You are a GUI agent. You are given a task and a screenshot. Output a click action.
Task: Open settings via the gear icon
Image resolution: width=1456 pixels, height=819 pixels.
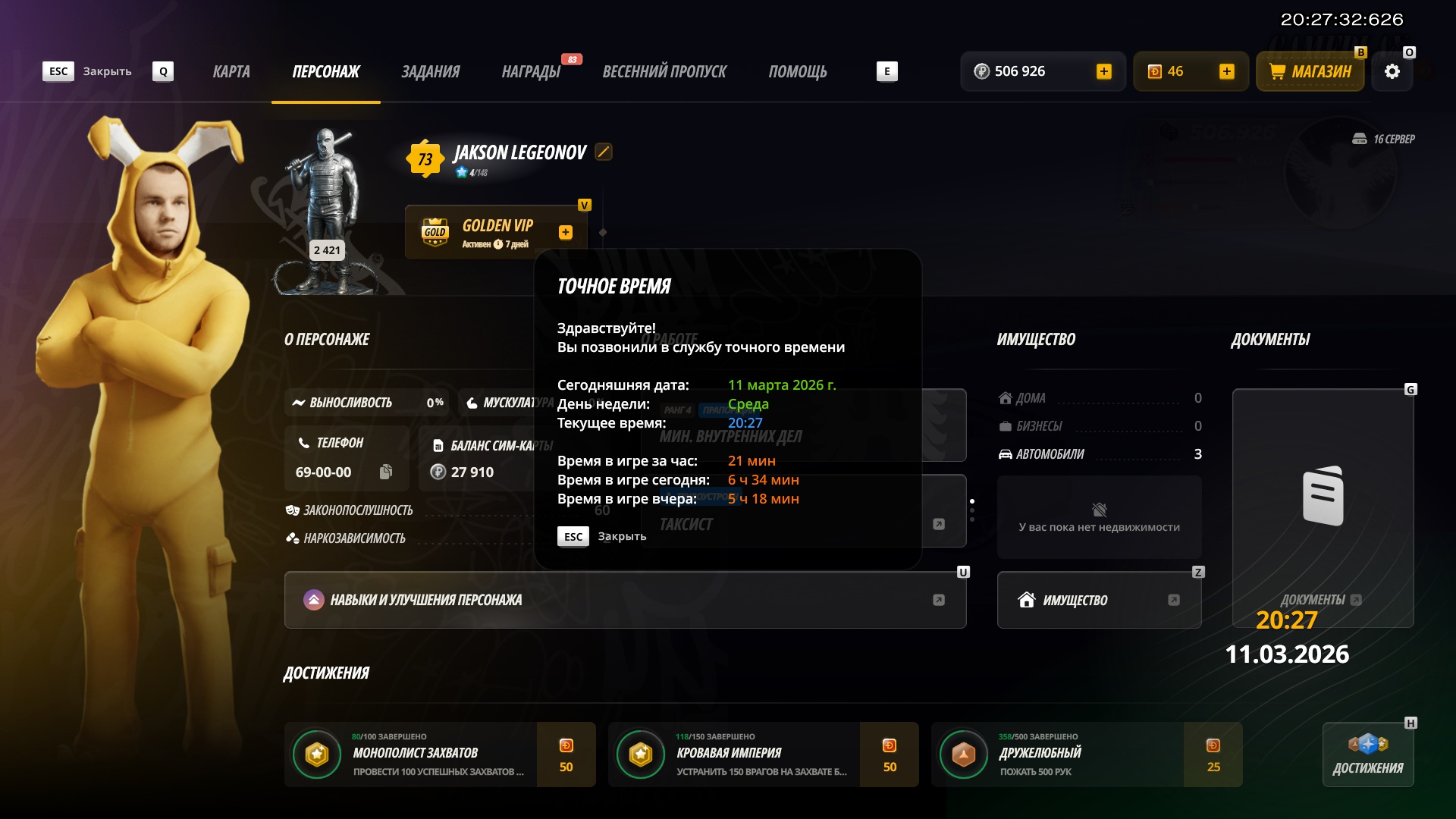[x=1392, y=72]
